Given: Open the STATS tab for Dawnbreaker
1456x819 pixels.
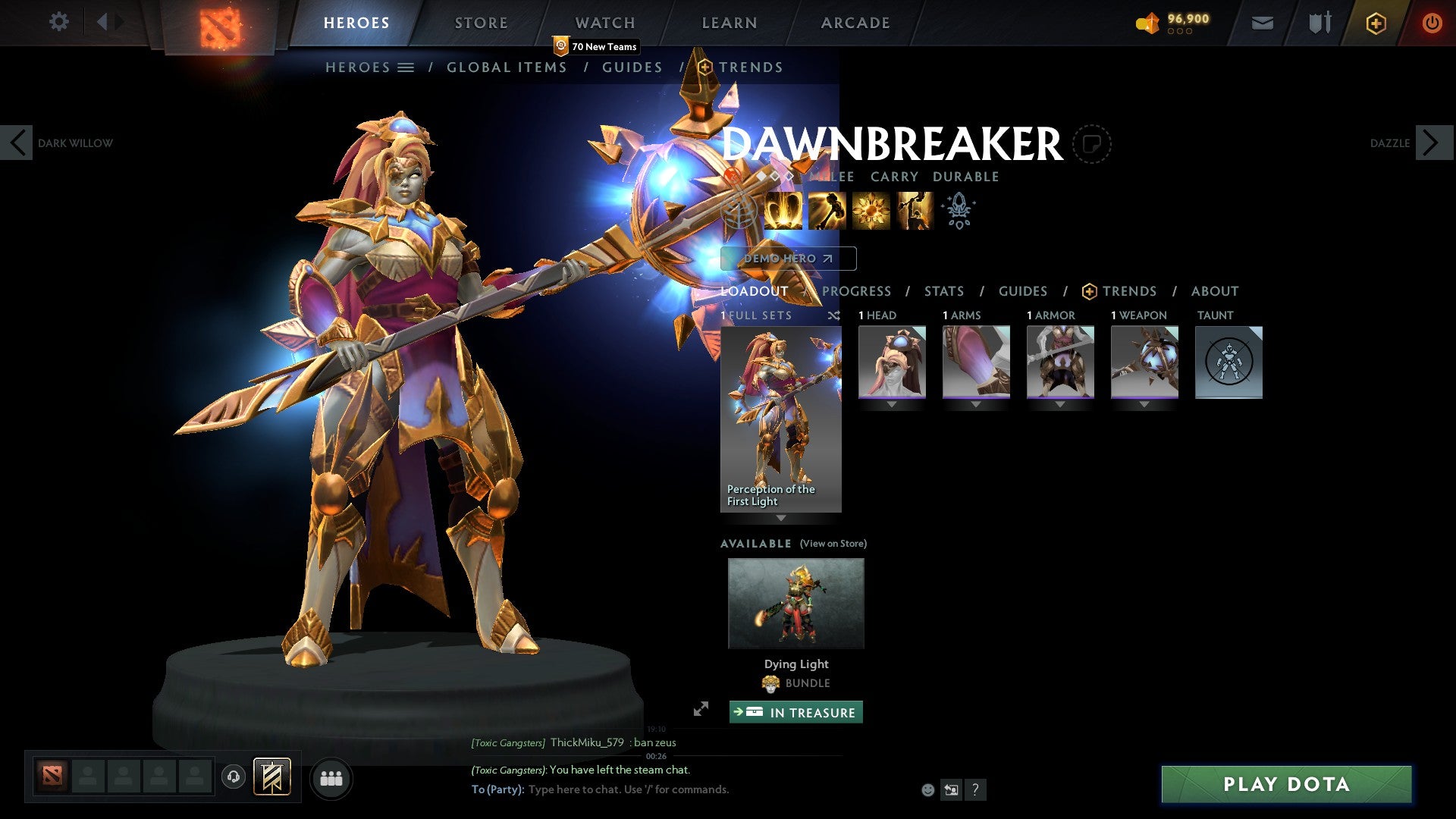Looking at the screenshot, I should click(944, 291).
